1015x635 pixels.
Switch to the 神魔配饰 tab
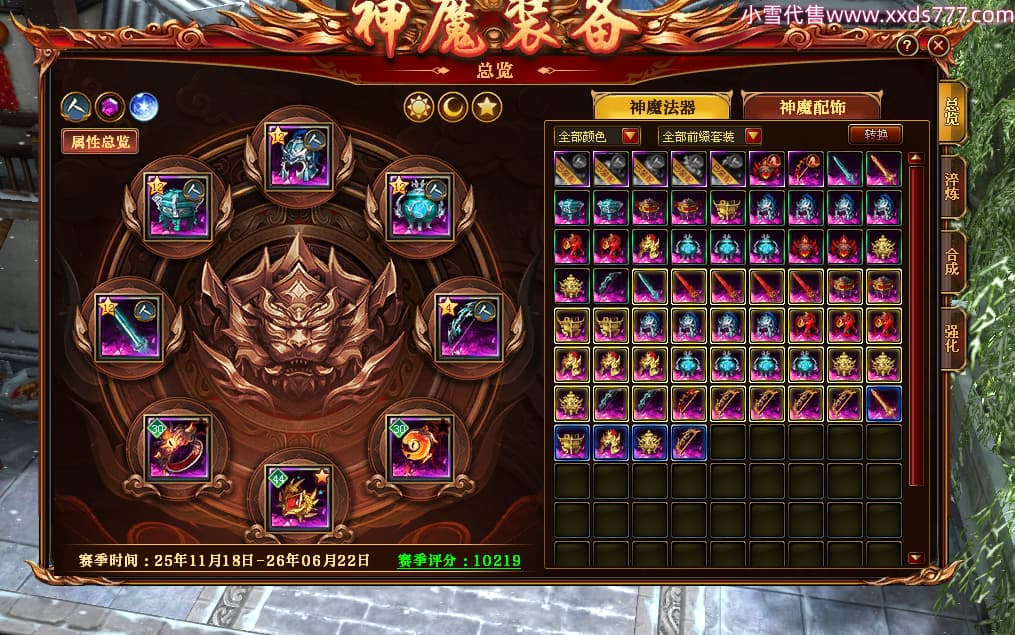coord(811,107)
